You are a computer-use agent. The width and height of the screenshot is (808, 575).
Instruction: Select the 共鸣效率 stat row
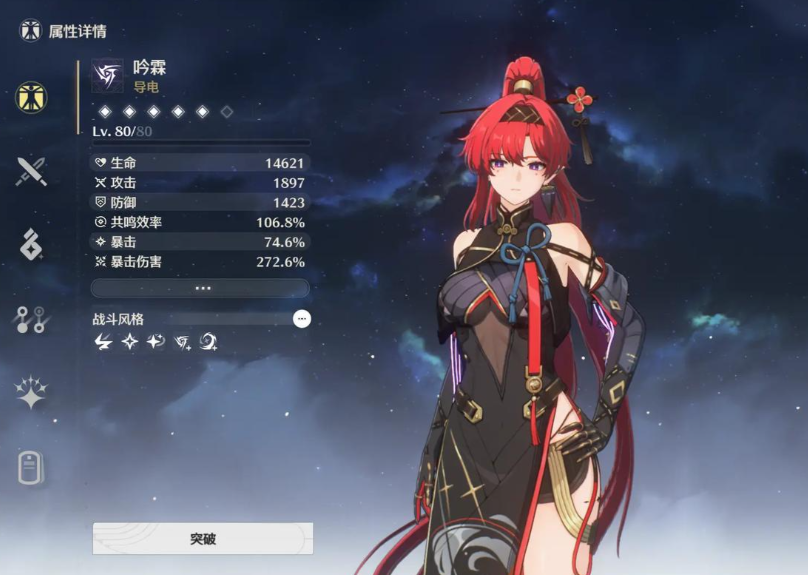click(200, 222)
